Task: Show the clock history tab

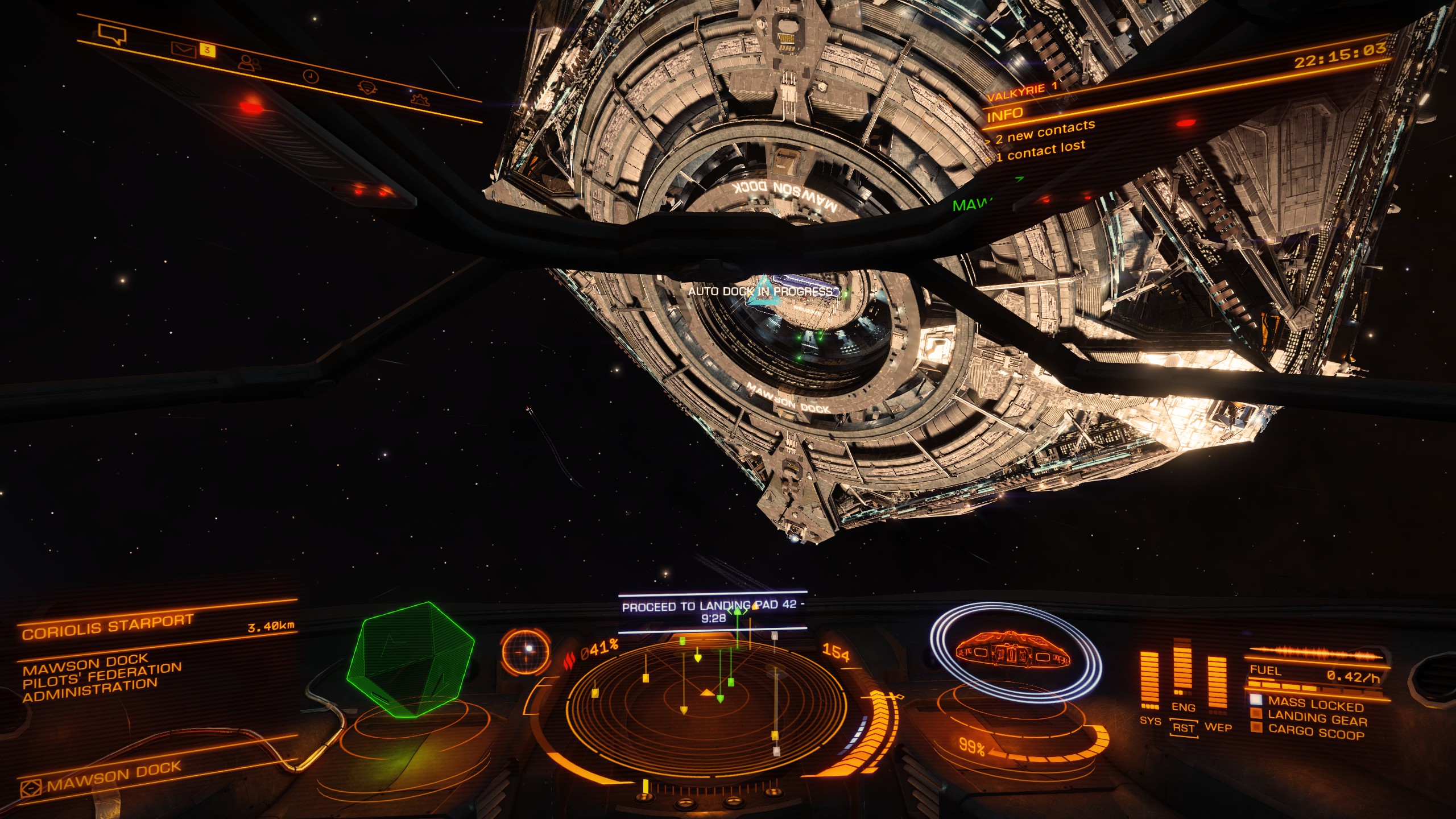Action: [x=311, y=76]
